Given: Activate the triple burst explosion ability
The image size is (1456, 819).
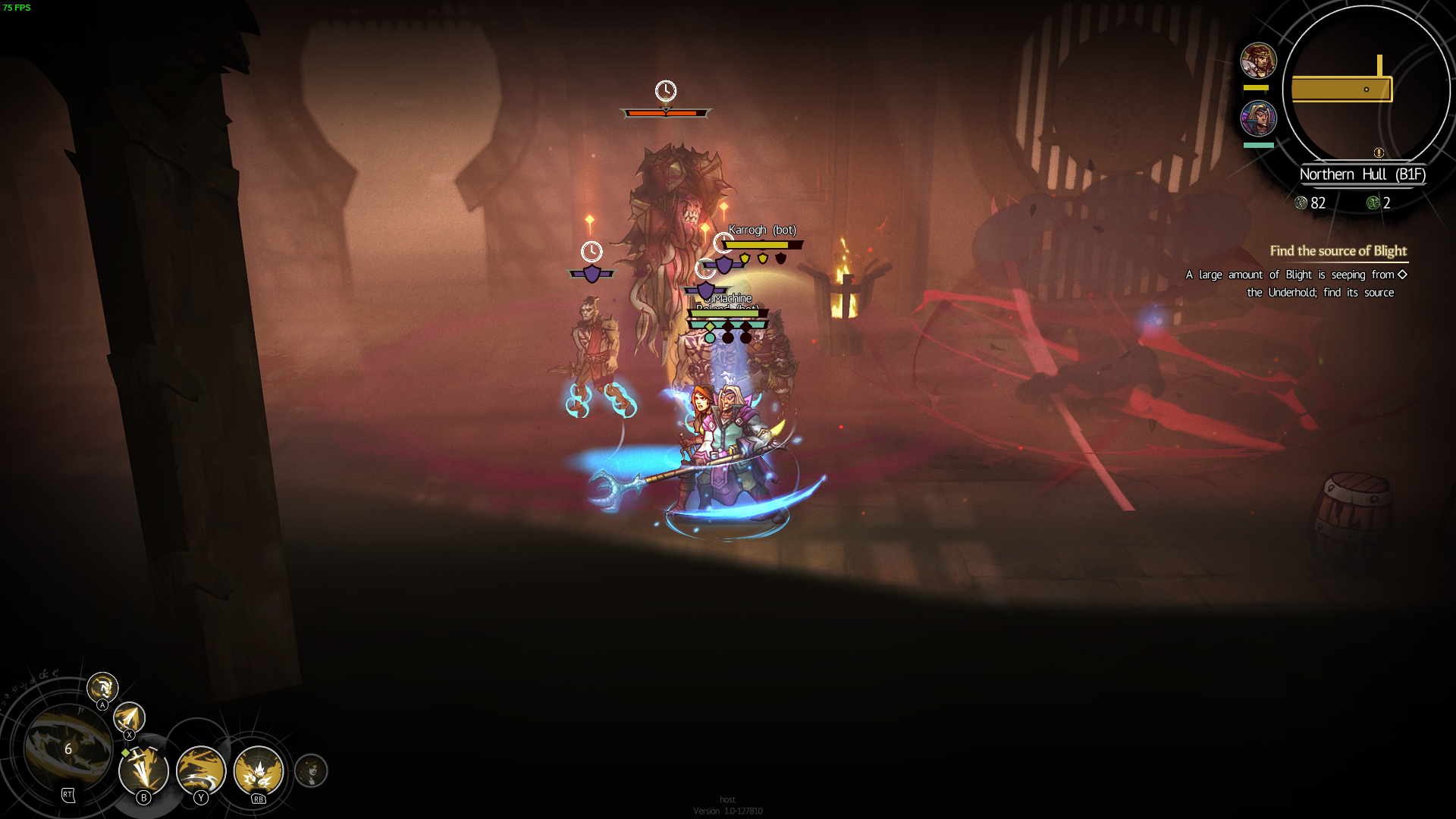Looking at the screenshot, I should click(x=259, y=770).
